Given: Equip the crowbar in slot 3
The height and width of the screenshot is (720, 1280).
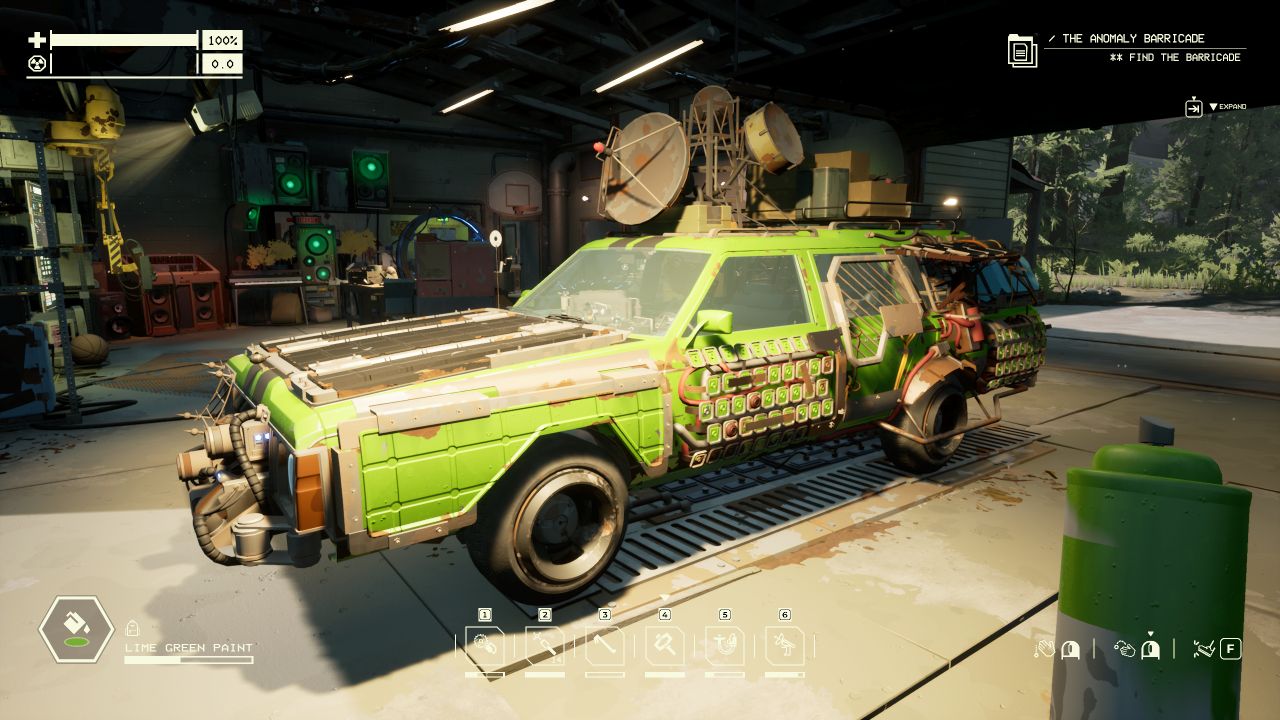Looking at the screenshot, I should (605, 646).
